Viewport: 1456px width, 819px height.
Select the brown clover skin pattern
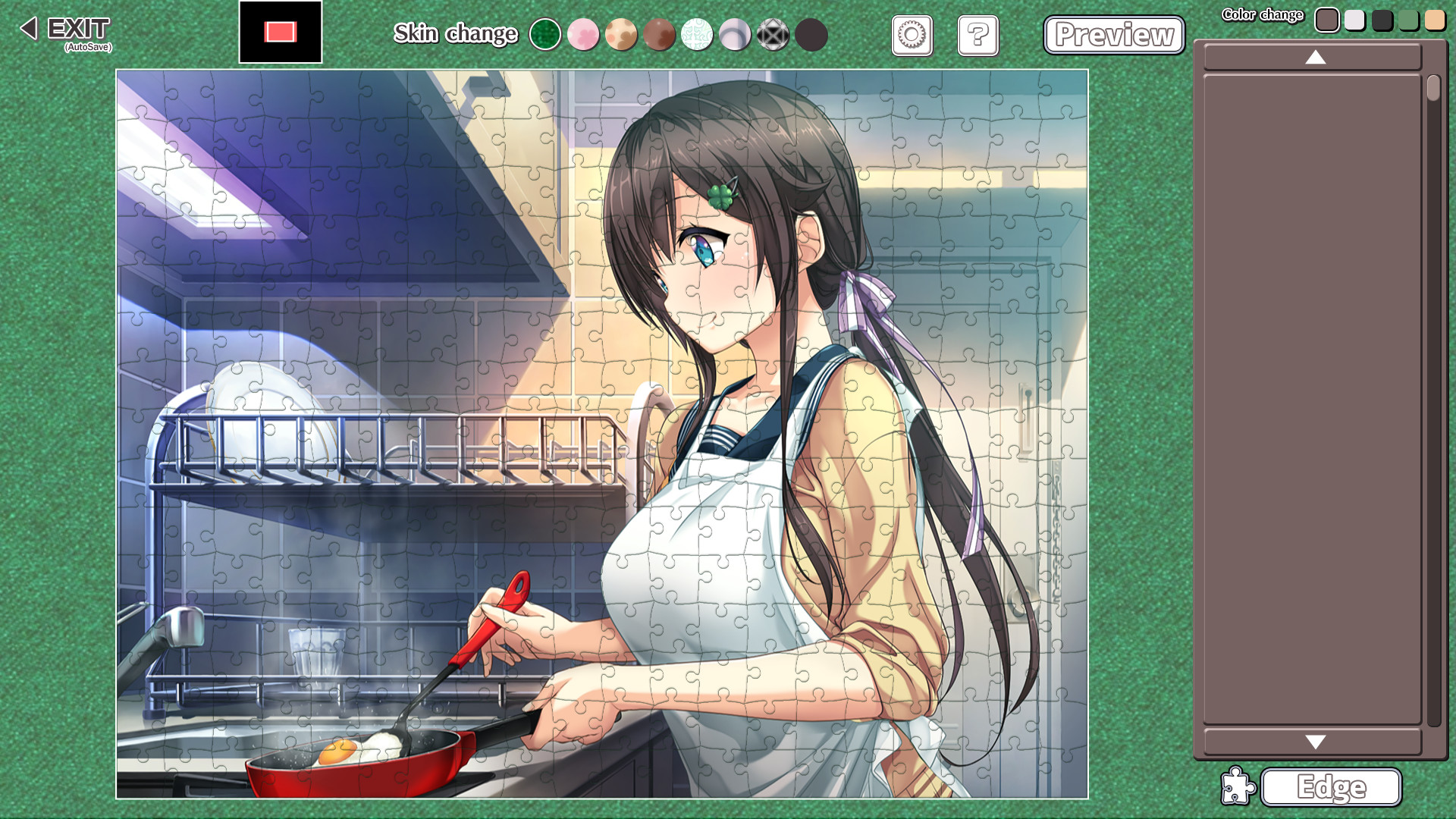659,34
